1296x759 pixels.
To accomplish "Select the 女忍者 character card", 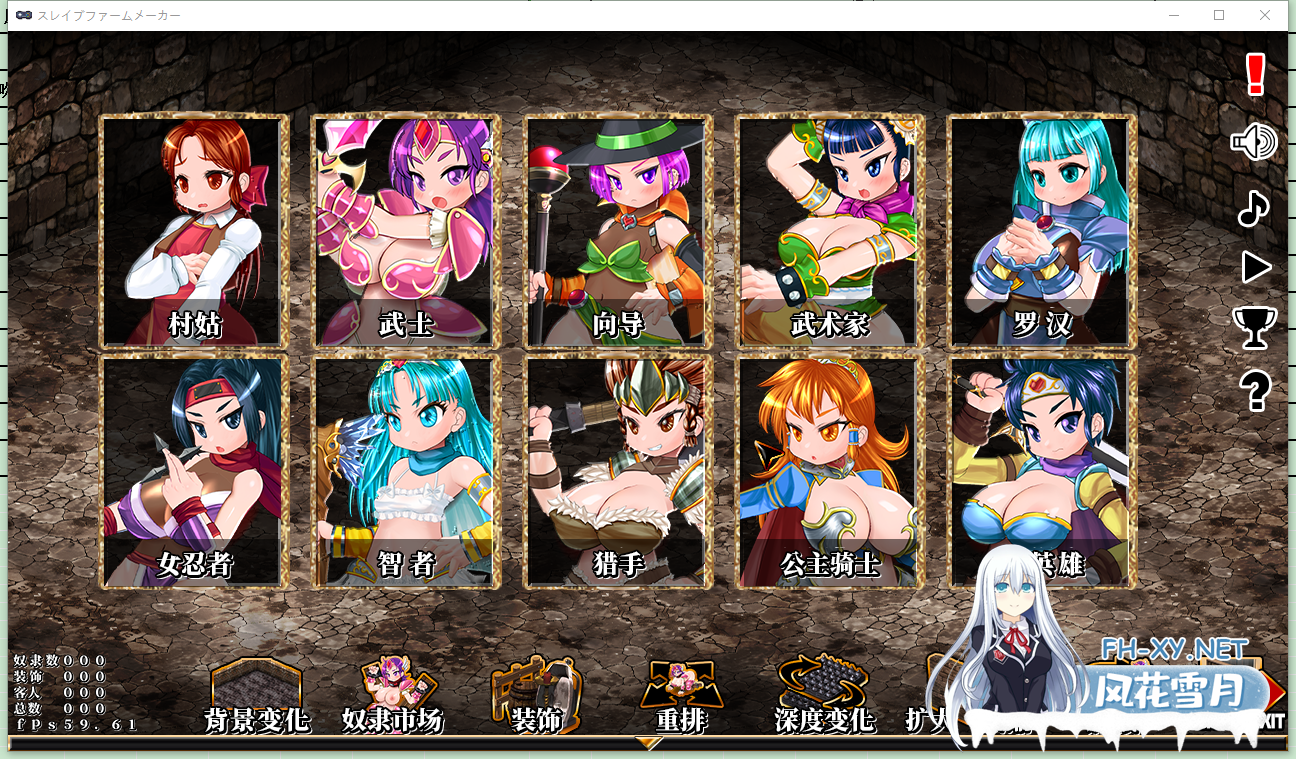I will click(194, 471).
